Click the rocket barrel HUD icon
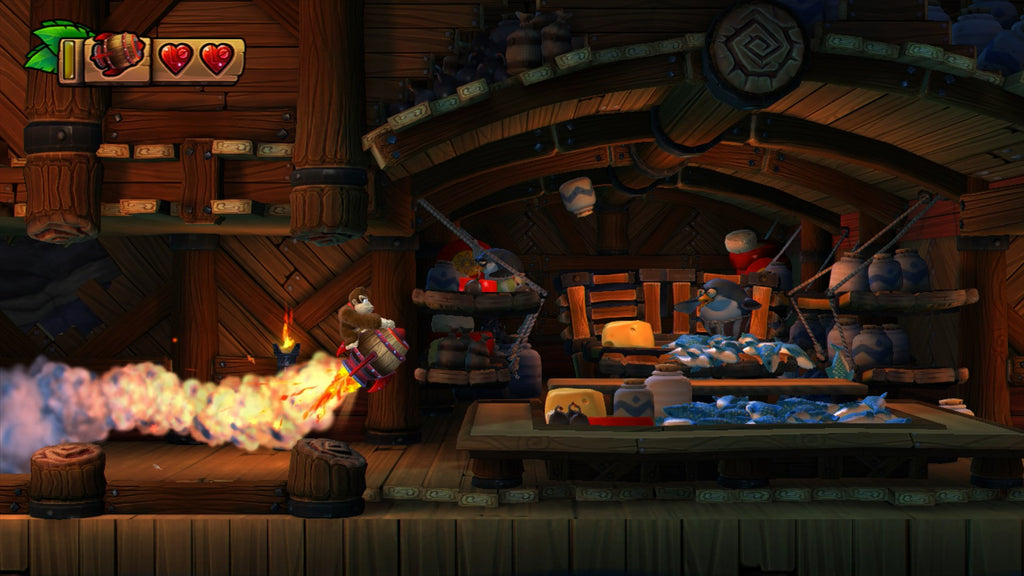Screen dimensions: 1024x576 (118, 56)
